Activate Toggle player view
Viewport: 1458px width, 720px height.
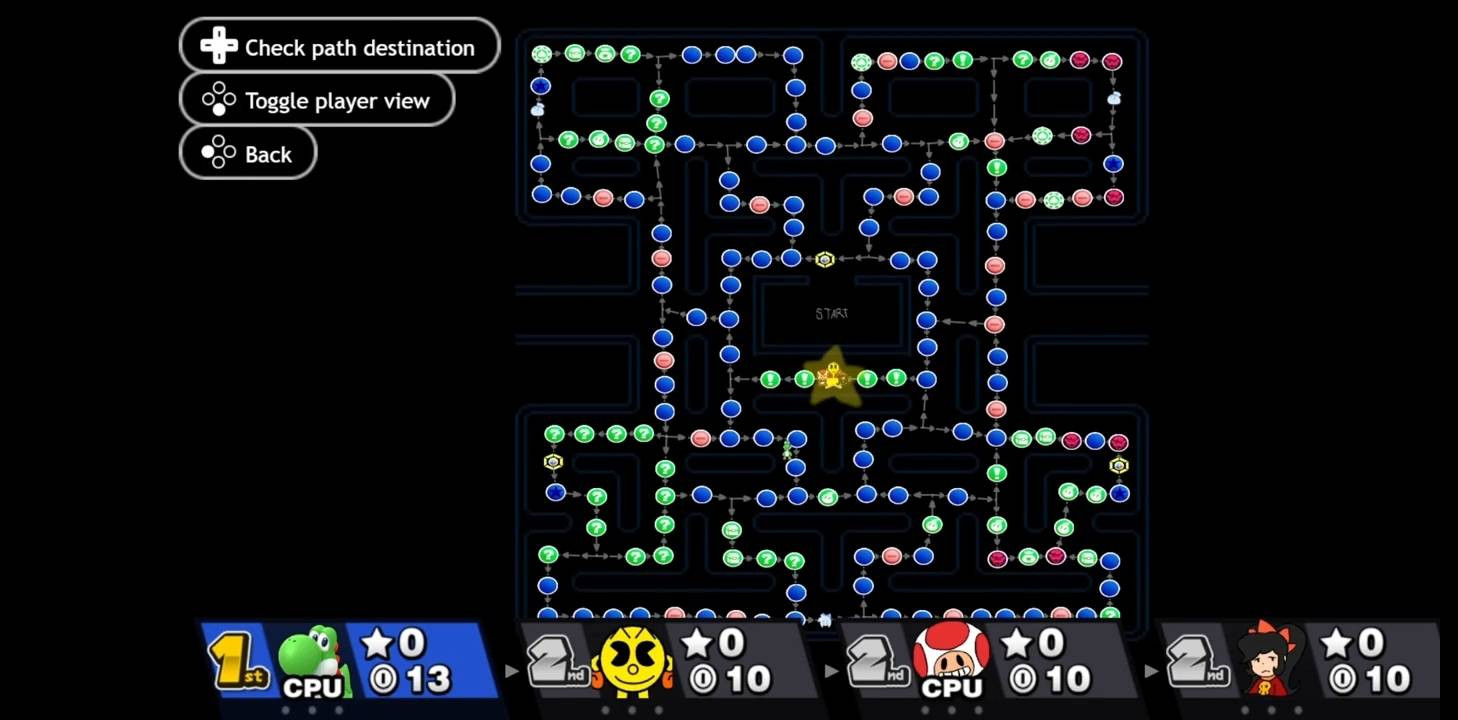316,99
